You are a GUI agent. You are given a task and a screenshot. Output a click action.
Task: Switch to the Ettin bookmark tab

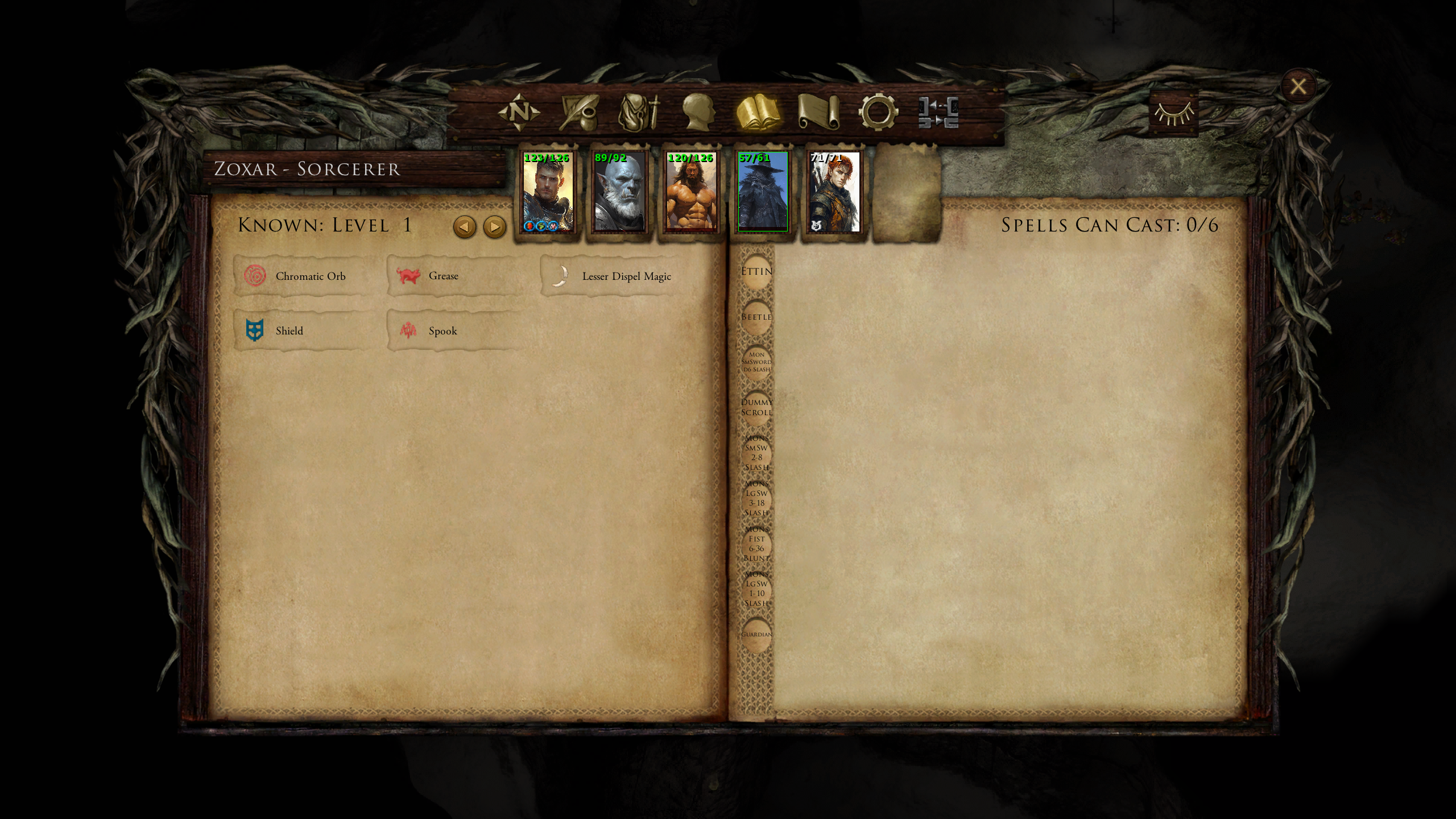point(757,271)
